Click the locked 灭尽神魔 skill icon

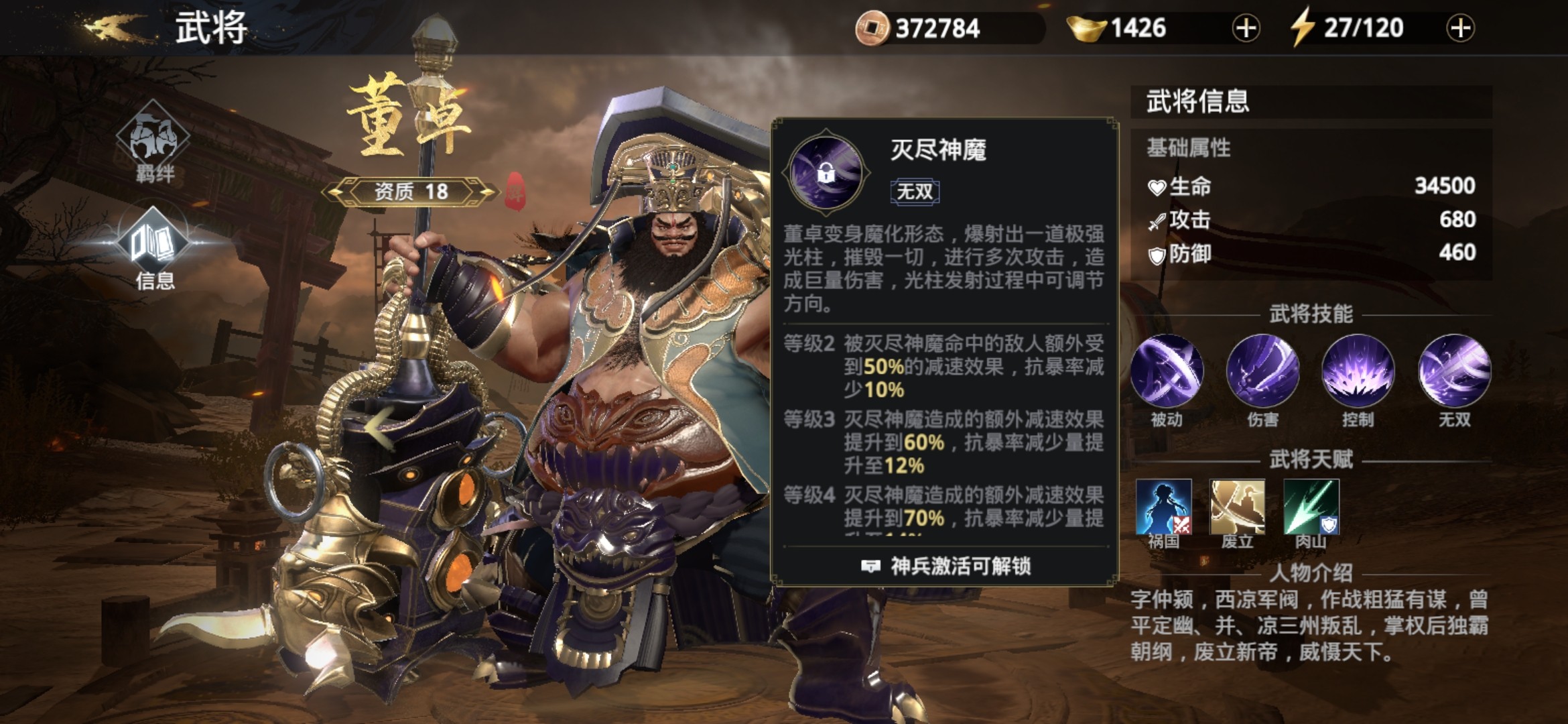(826, 172)
